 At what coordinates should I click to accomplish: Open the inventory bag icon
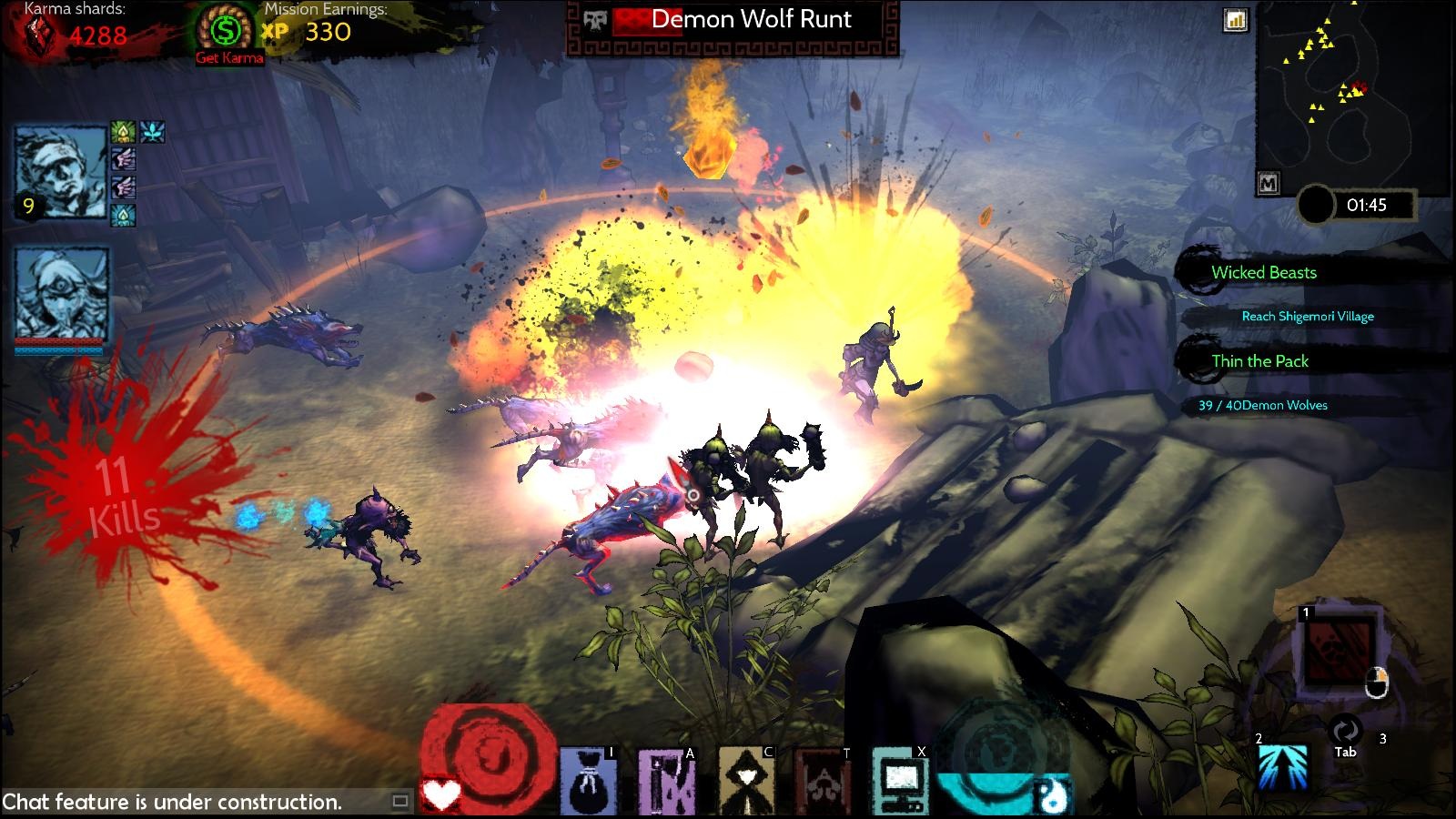[x=588, y=781]
